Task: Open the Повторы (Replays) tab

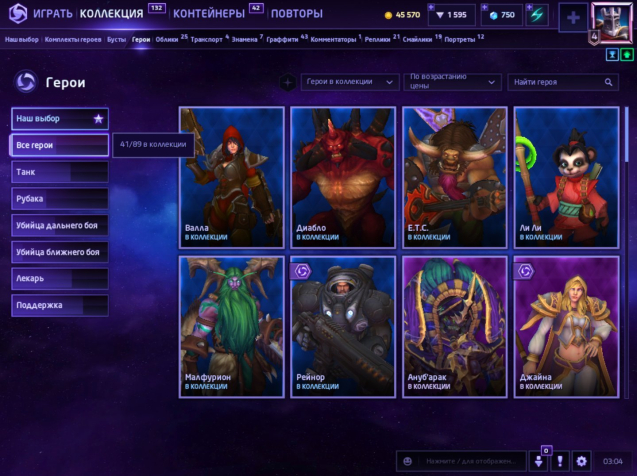Action: click(x=297, y=14)
